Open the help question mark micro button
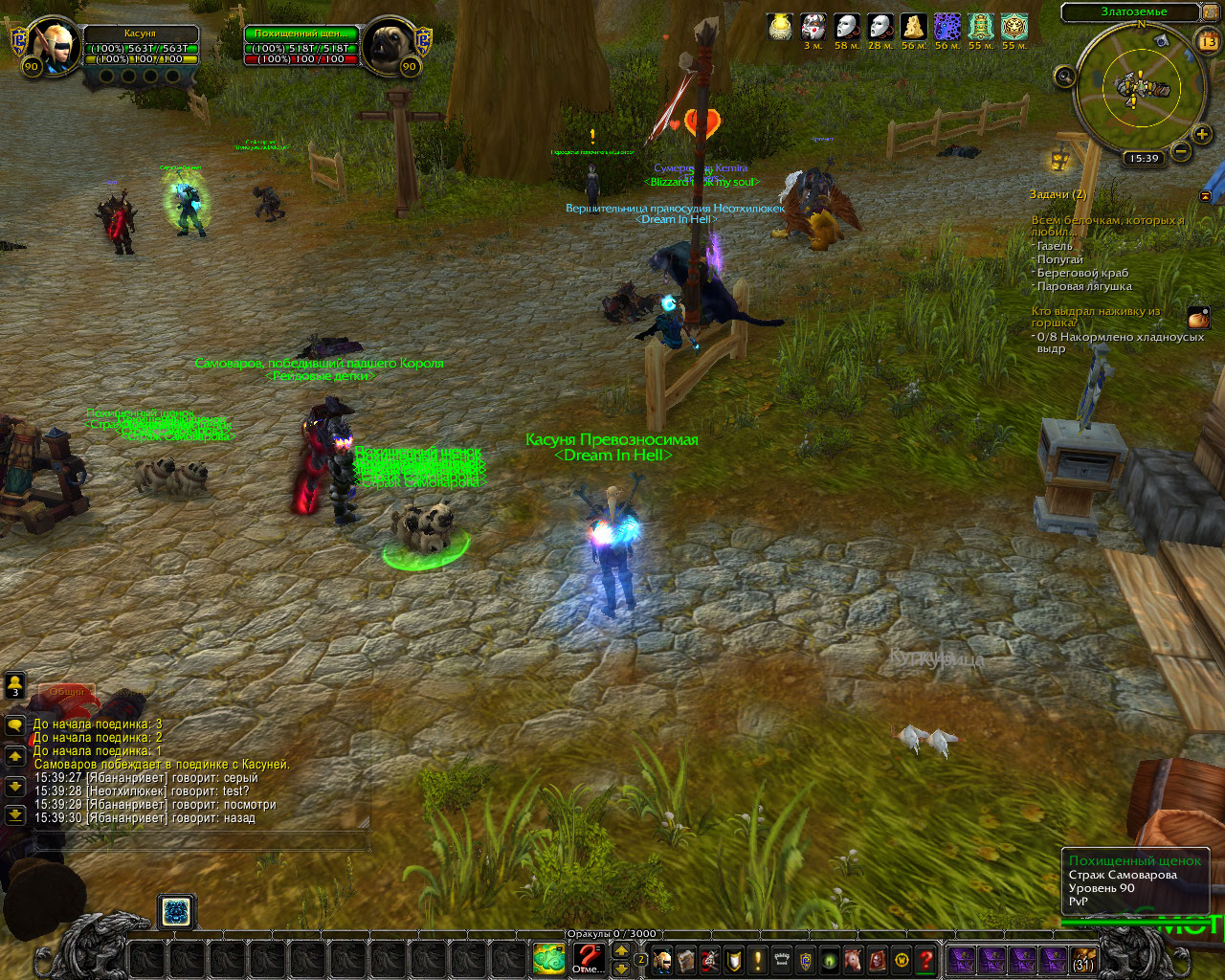1225x980 pixels. point(925,959)
